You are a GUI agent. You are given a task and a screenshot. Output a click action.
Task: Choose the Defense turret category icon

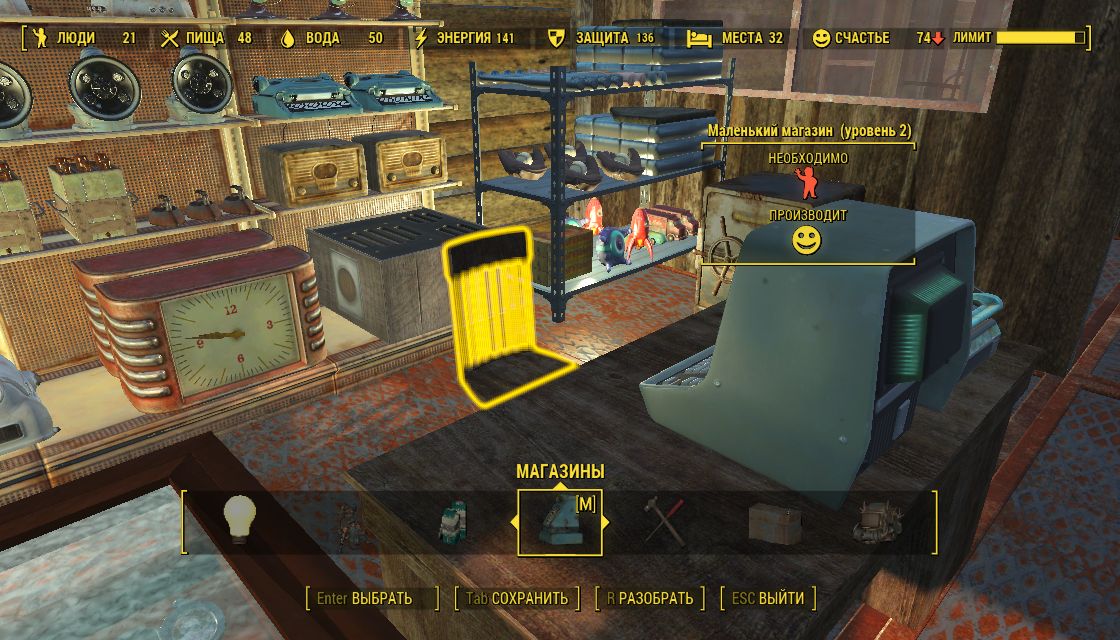click(x=346, y=523)
